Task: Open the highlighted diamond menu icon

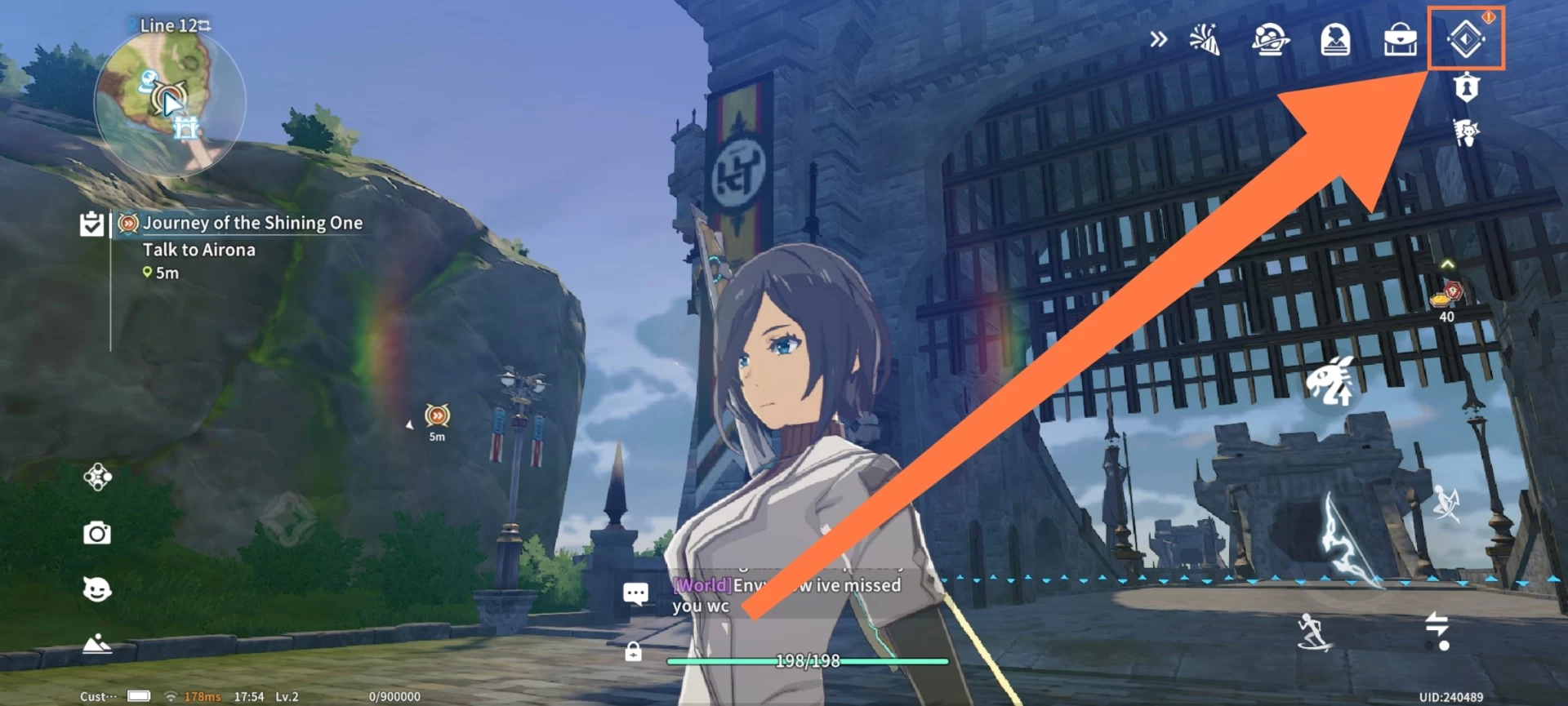Action: pyautogui.click(x=1465, y=39)
